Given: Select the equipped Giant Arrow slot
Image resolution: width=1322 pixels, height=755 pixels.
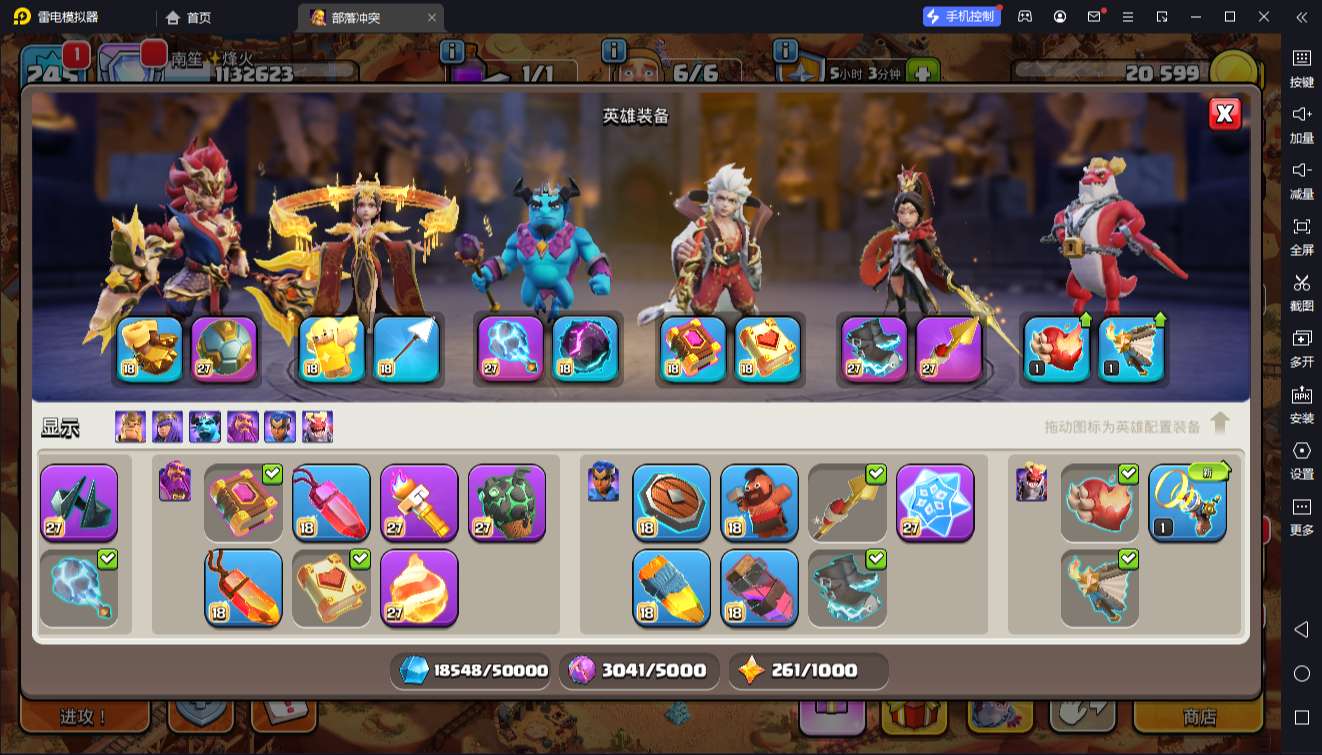Looking at the screenshot, I should [x=406, y=349].
